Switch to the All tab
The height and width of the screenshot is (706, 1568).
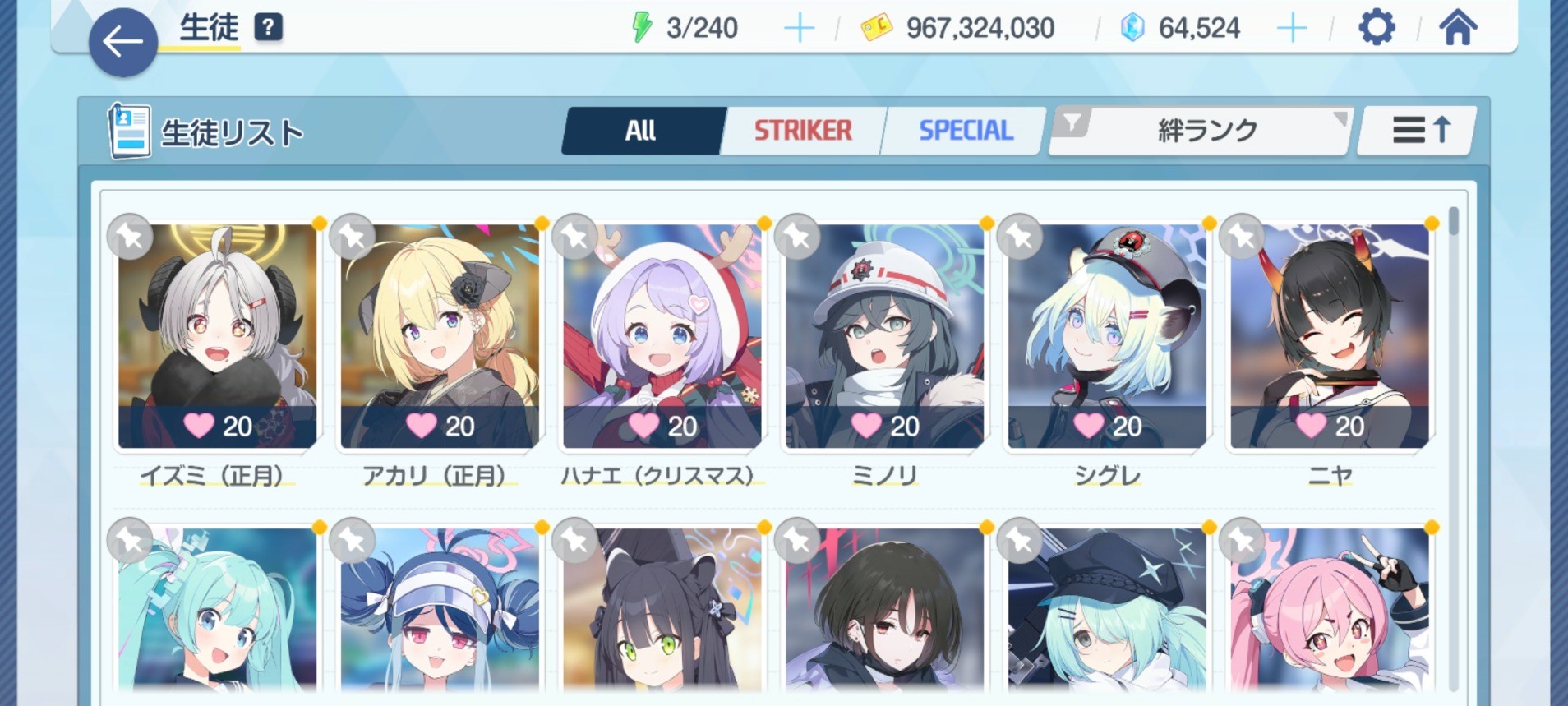[x=641, y=131]
